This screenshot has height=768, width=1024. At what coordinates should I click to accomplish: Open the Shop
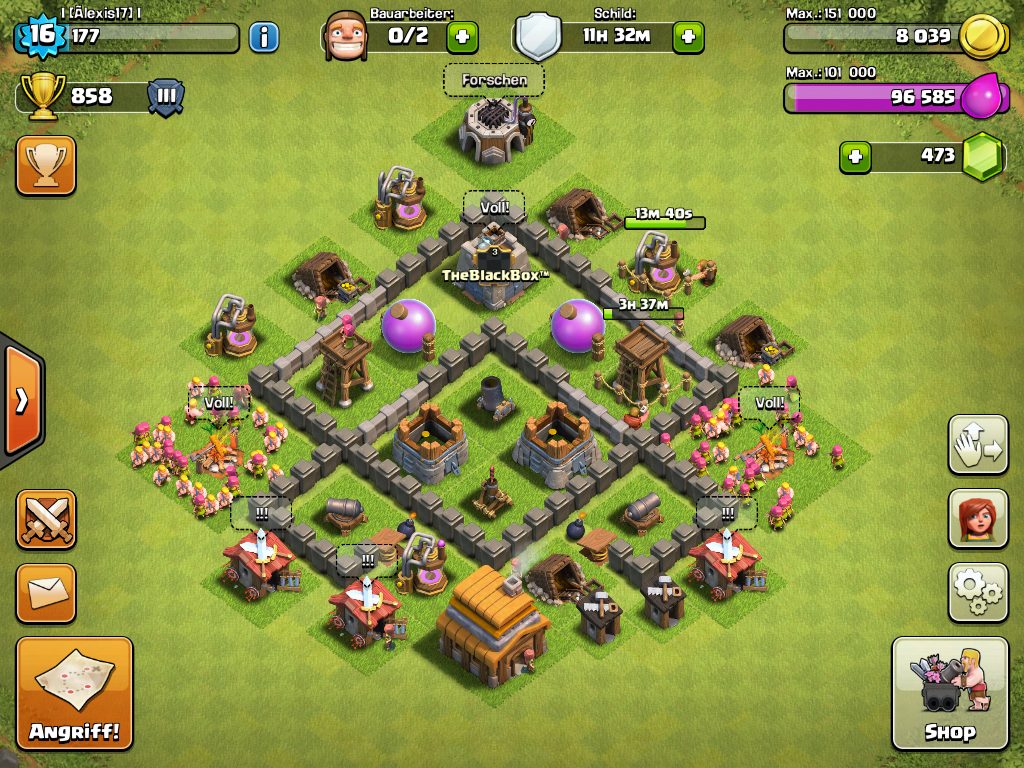(949, 692)
